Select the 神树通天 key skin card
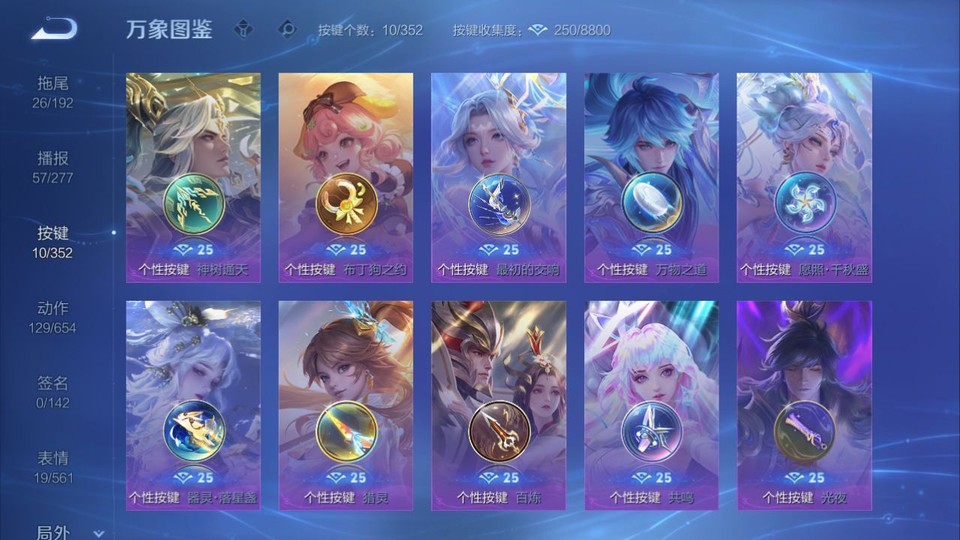960x540 pixels. click(x=193, y=177)
